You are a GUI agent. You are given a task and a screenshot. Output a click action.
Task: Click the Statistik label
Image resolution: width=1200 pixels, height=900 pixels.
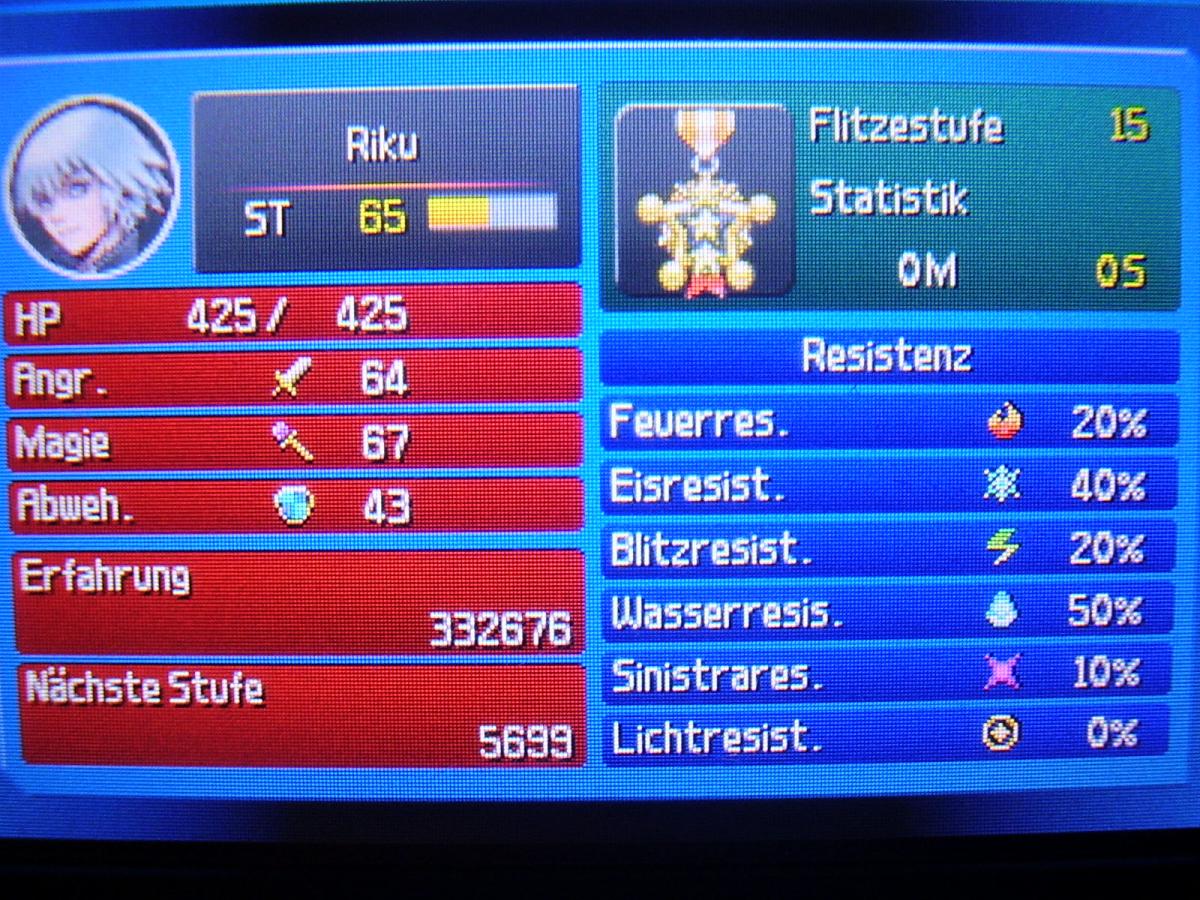tap(888, 198)
